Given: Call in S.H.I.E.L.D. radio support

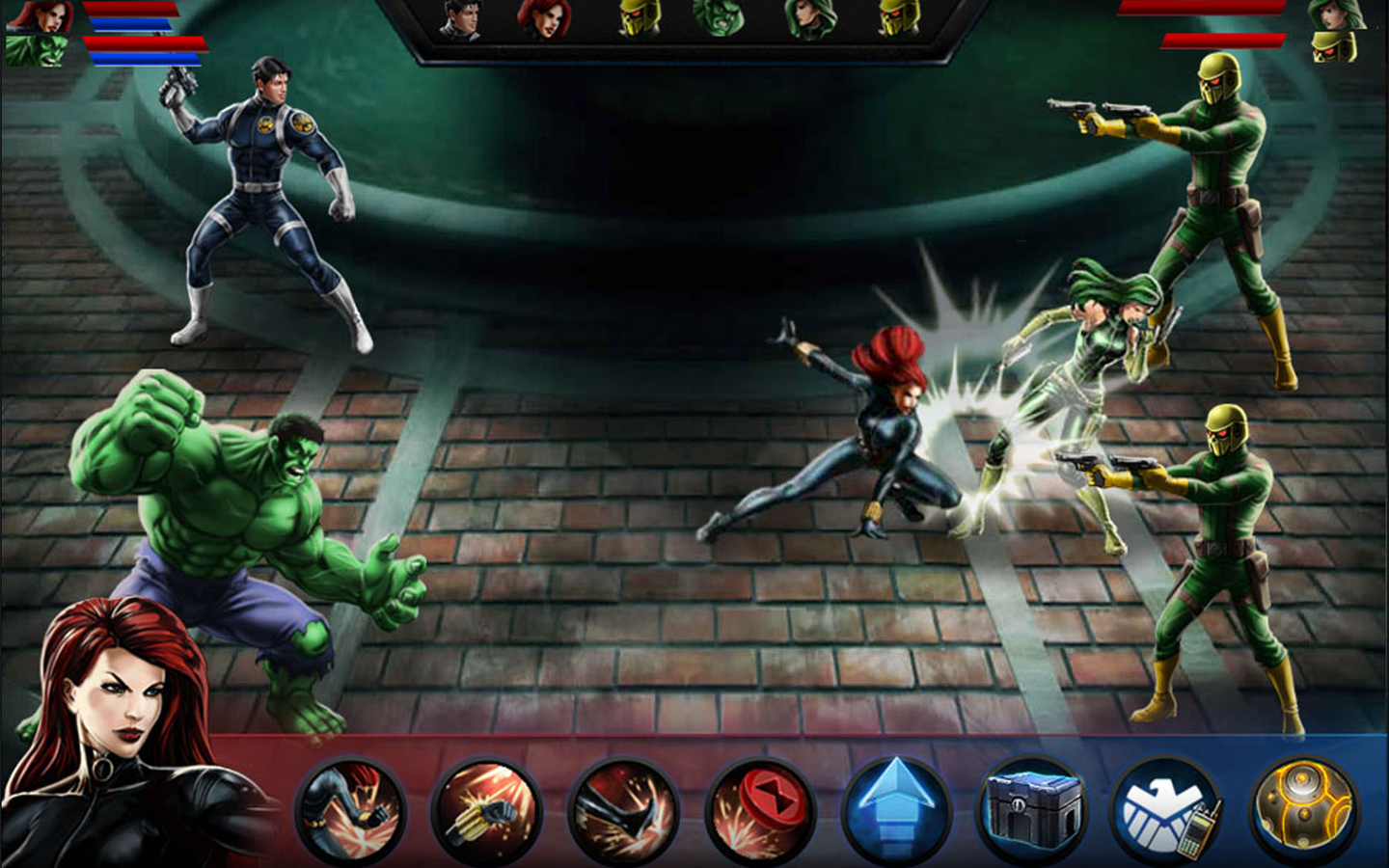Looking at the screenshot, I should 1169,810.
